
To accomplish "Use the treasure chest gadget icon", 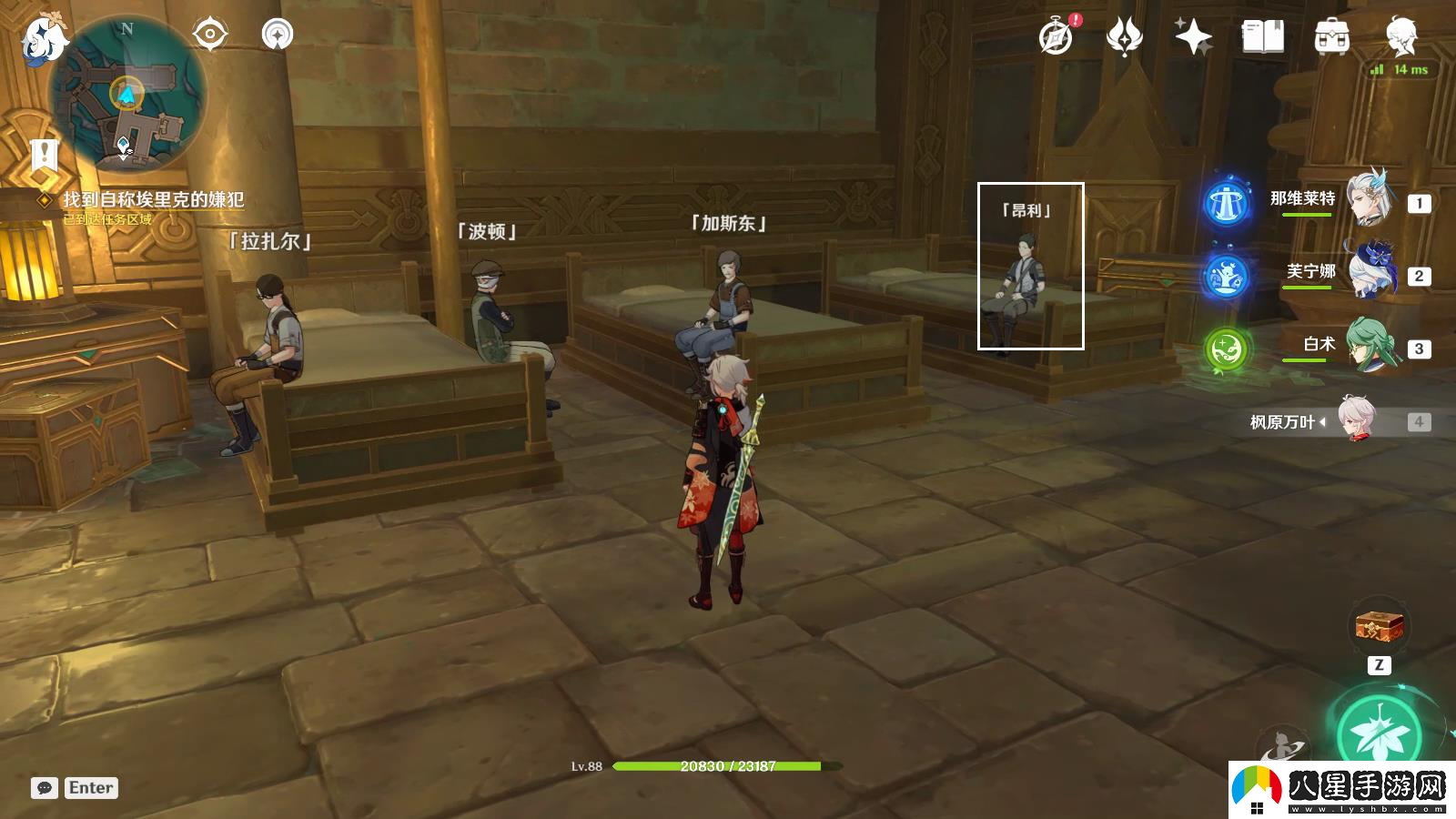I will [1379, 627].
